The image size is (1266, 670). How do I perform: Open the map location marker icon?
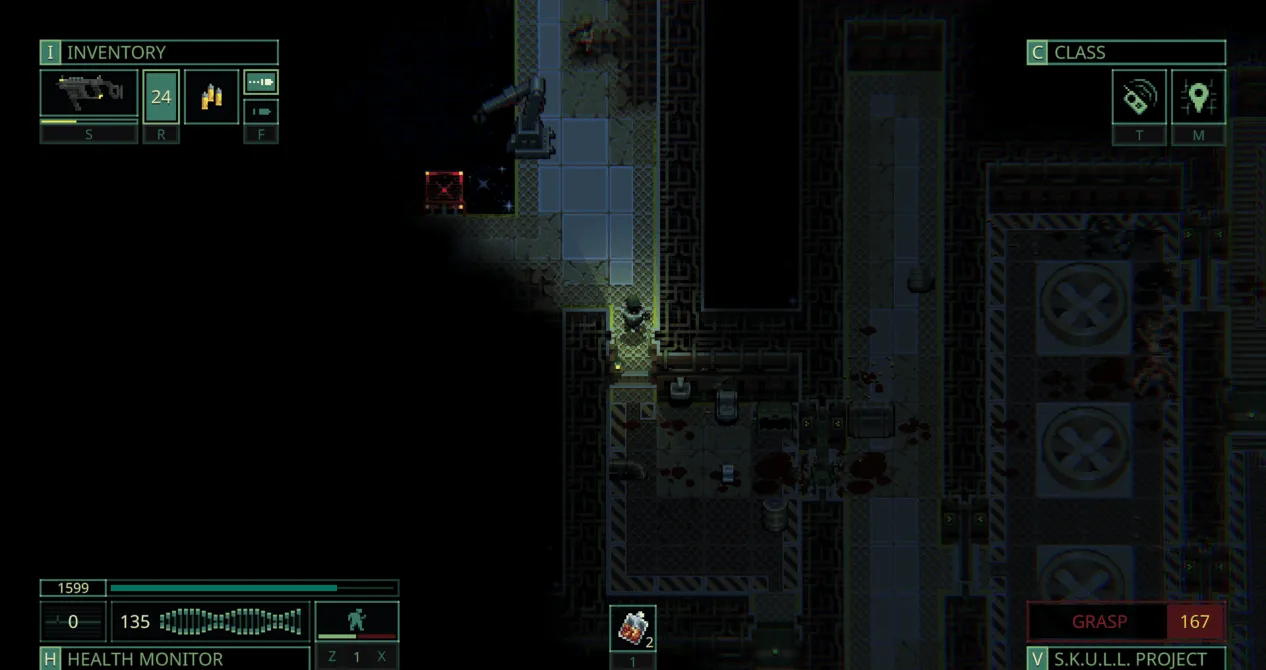point(1198,98)
